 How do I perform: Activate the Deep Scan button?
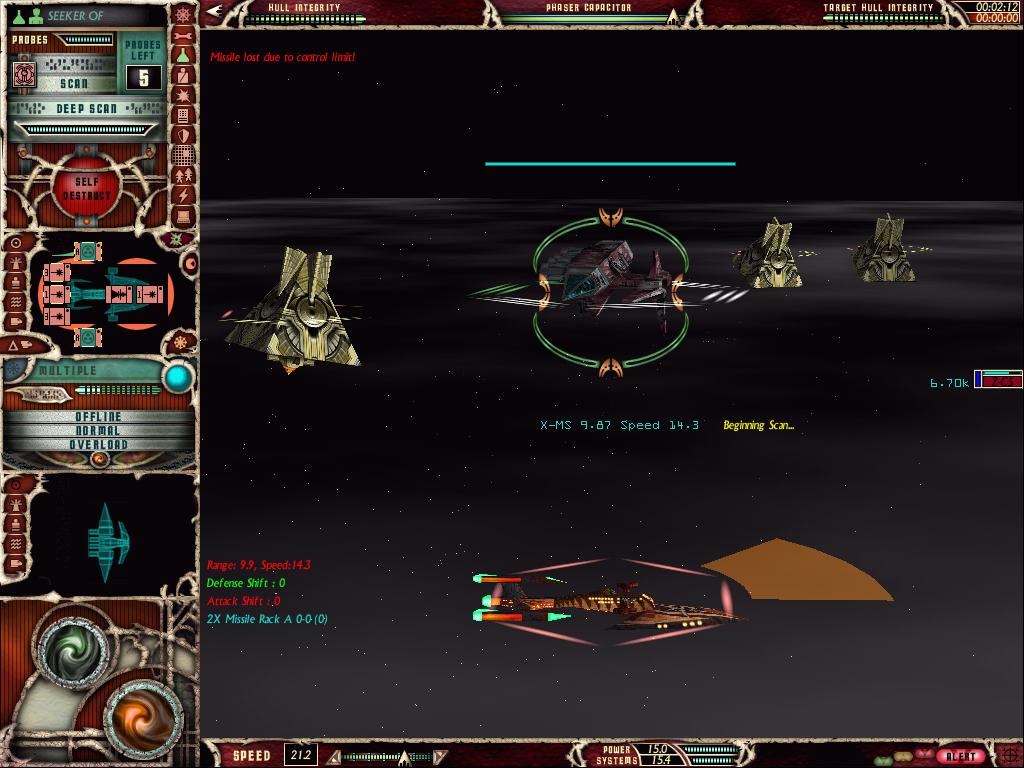click(x=85, y=108)
